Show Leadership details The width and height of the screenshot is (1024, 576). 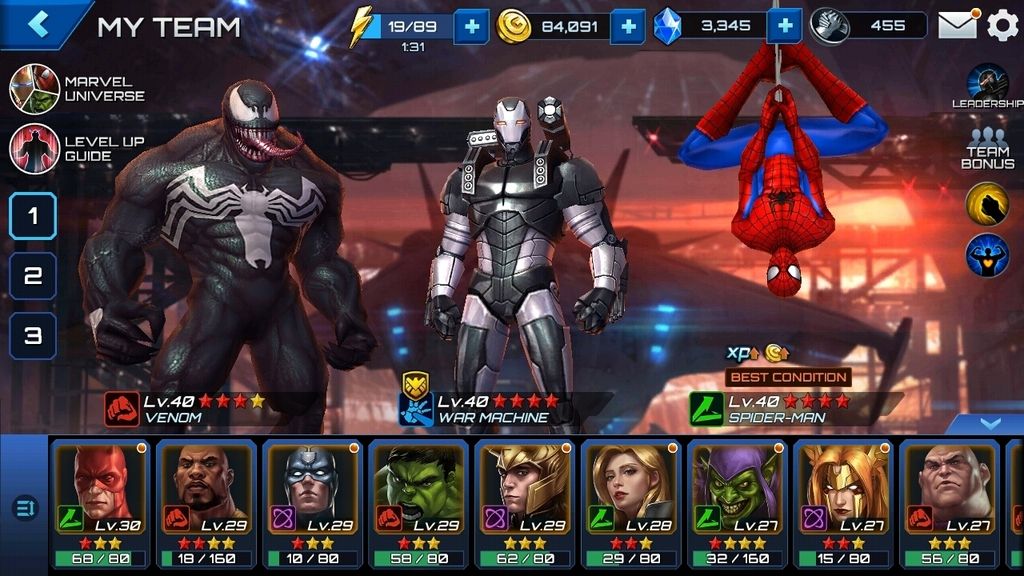987,87
